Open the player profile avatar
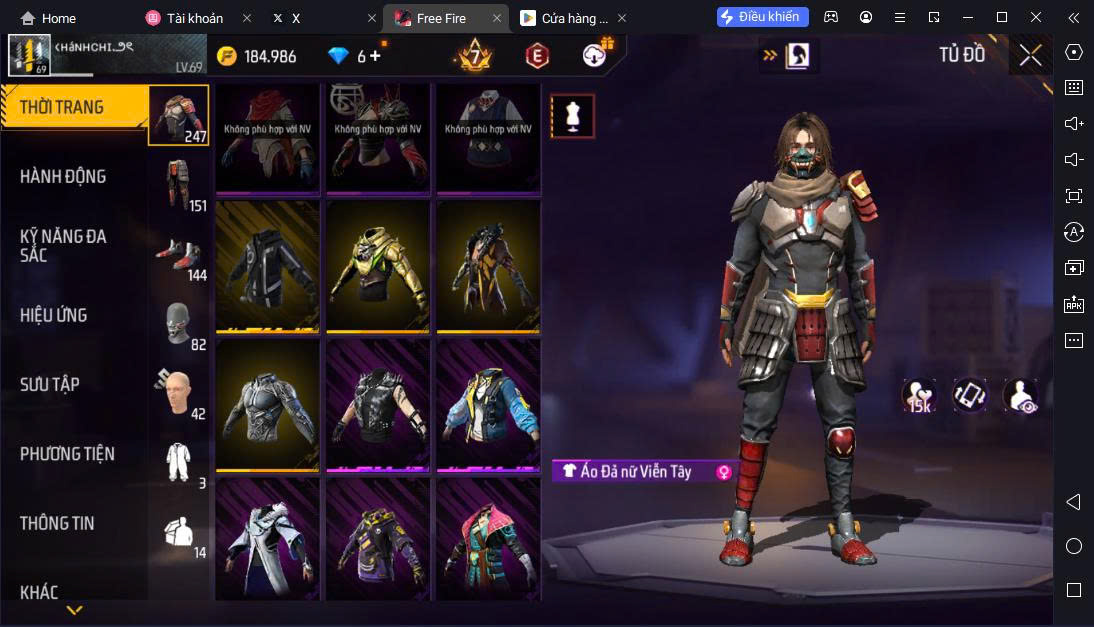Image resolution: width=1094 pixels, height=627 pixels. pos(29,55)
